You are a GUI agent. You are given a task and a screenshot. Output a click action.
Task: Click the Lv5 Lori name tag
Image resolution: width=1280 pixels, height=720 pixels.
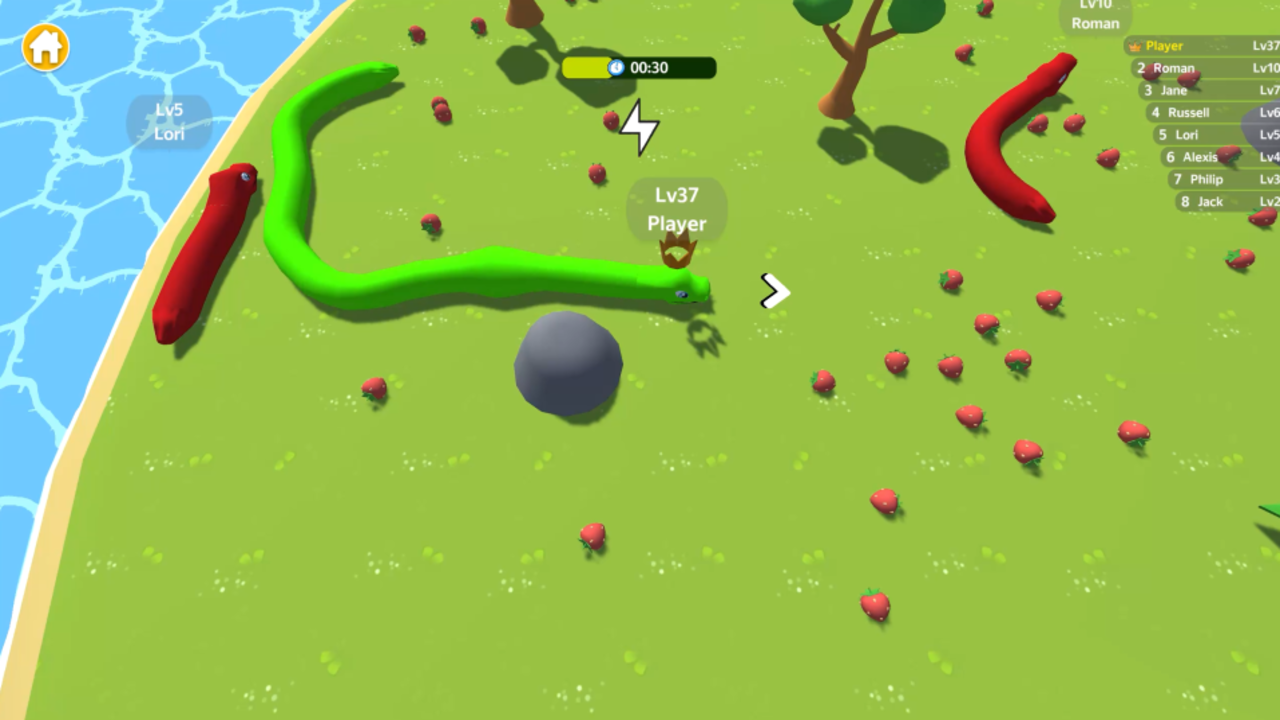(x=168, y=123)
